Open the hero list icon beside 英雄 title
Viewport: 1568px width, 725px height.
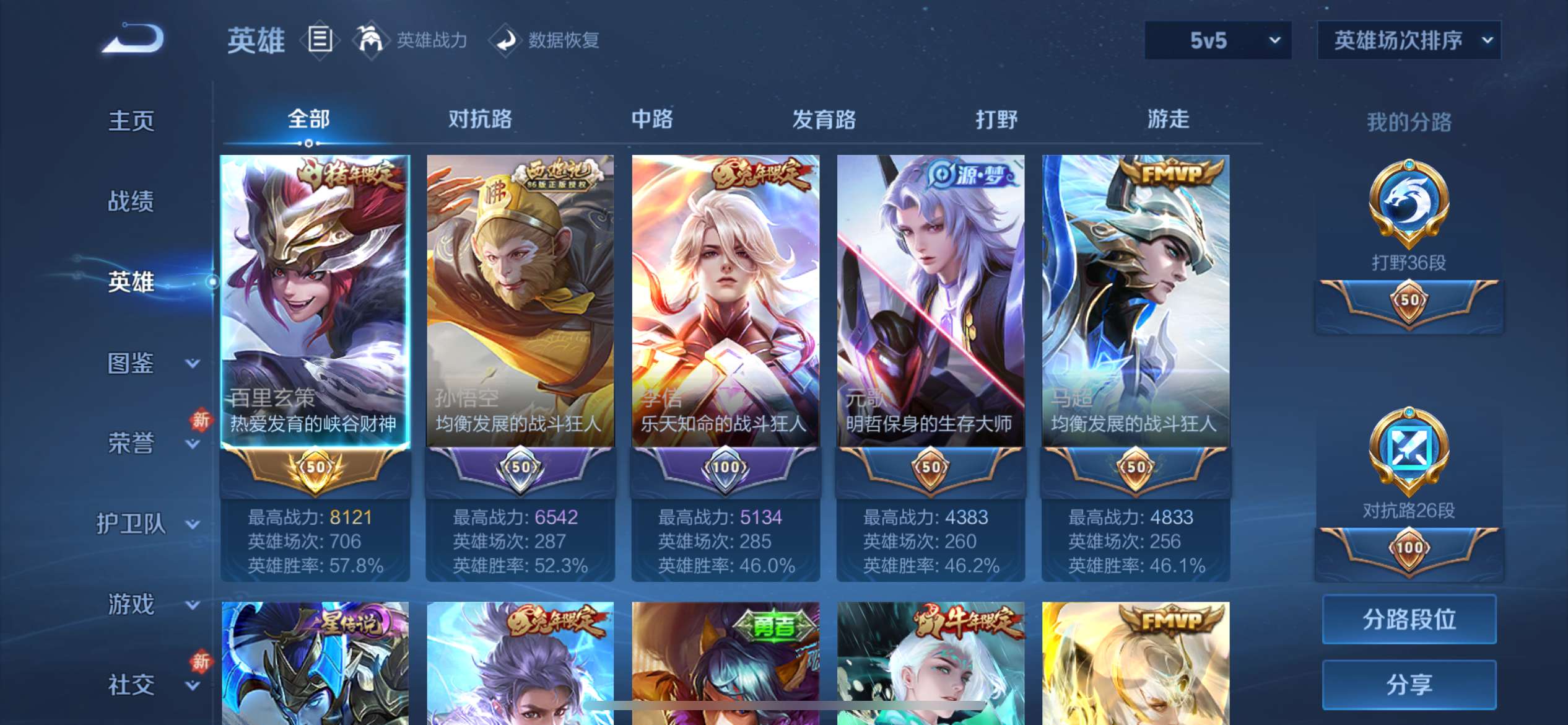[x=318, y=39]
